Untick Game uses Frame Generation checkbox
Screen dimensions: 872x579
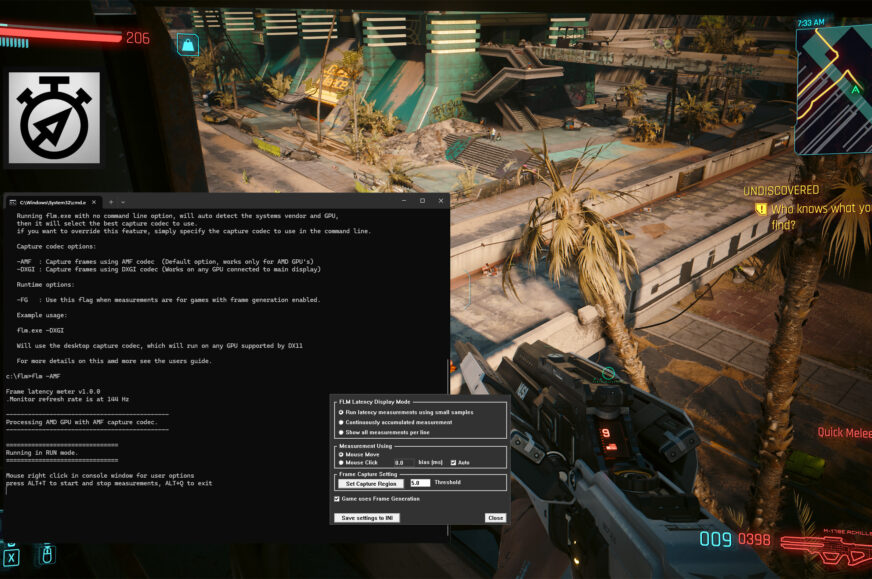click(x=337, y=498)
